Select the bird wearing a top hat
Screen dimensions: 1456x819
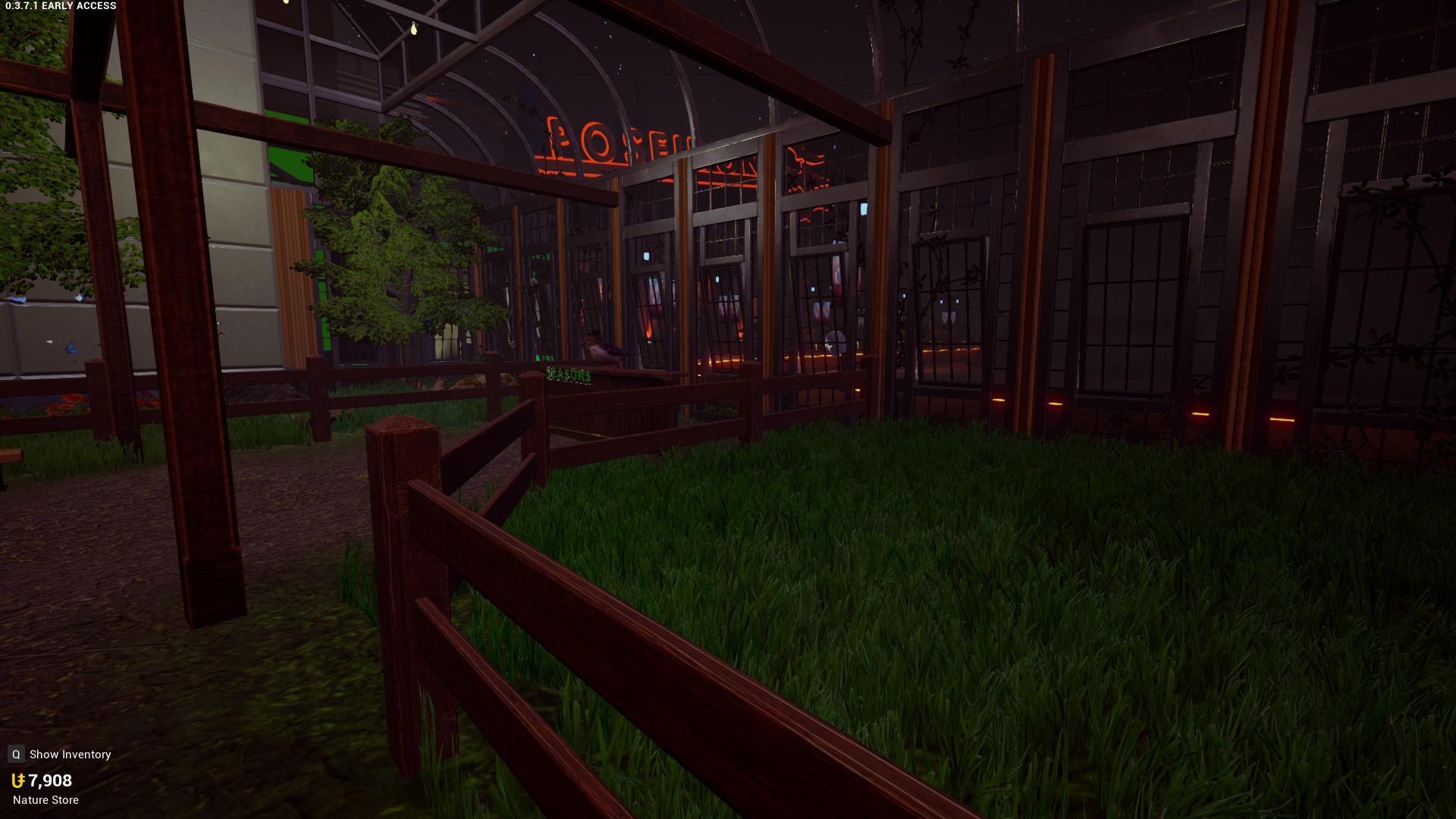coord(603,349)
